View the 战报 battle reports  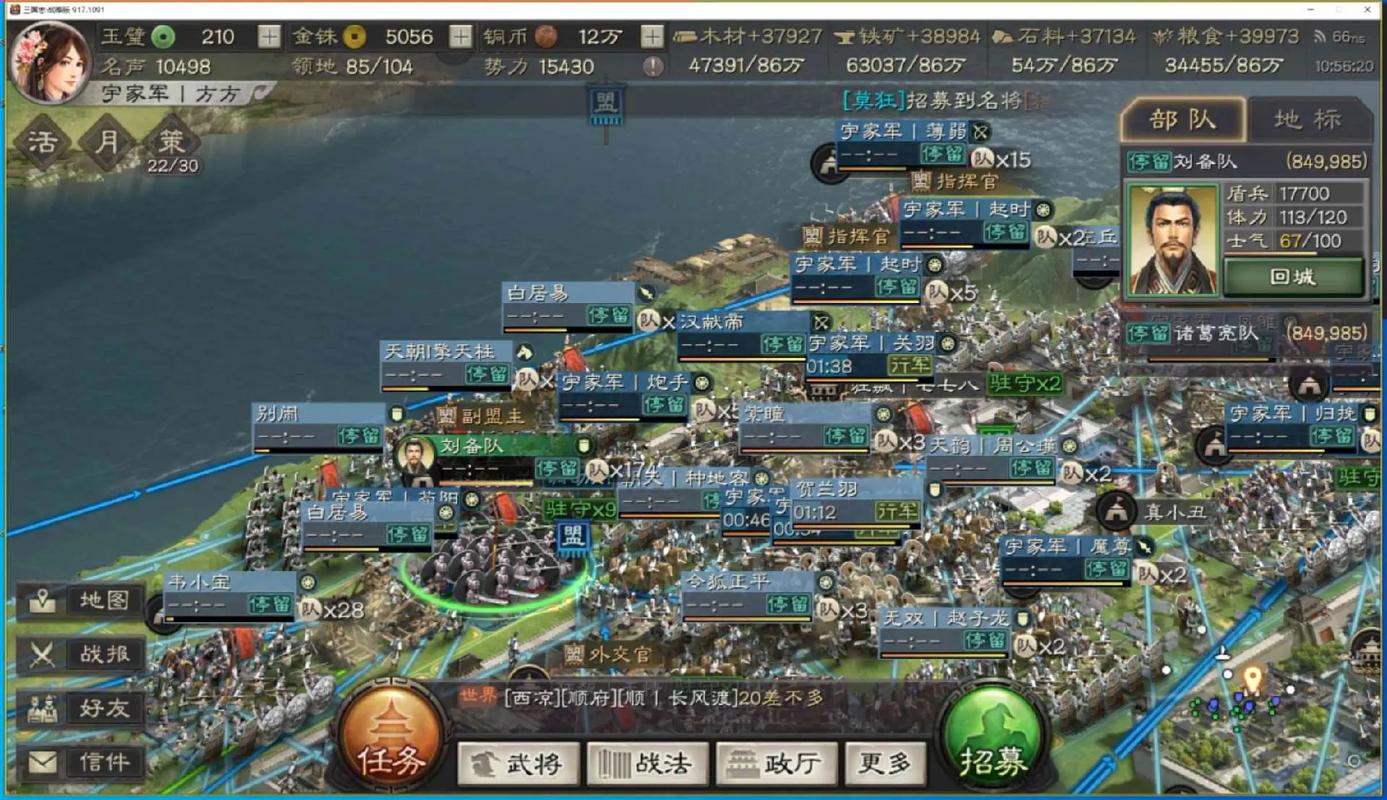(82, 655)
